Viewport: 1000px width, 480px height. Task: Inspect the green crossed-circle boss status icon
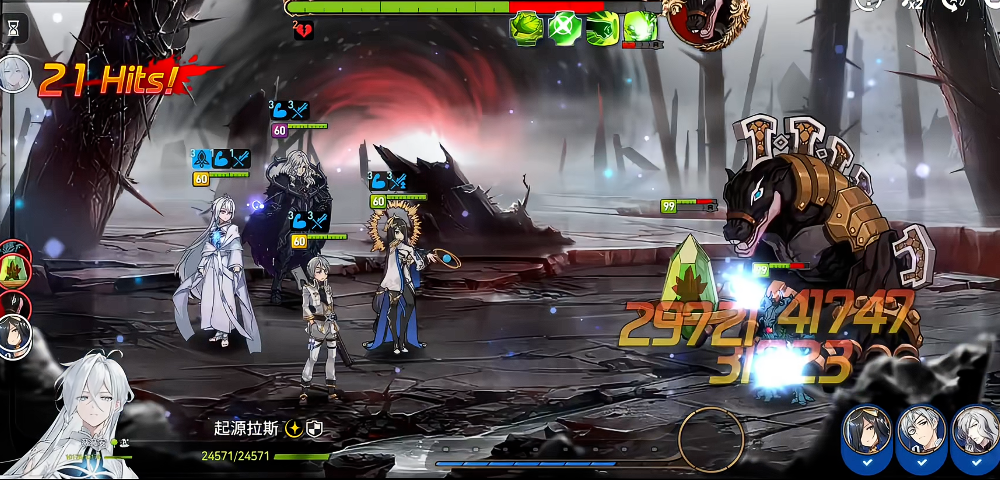click(x=566, y=26)
